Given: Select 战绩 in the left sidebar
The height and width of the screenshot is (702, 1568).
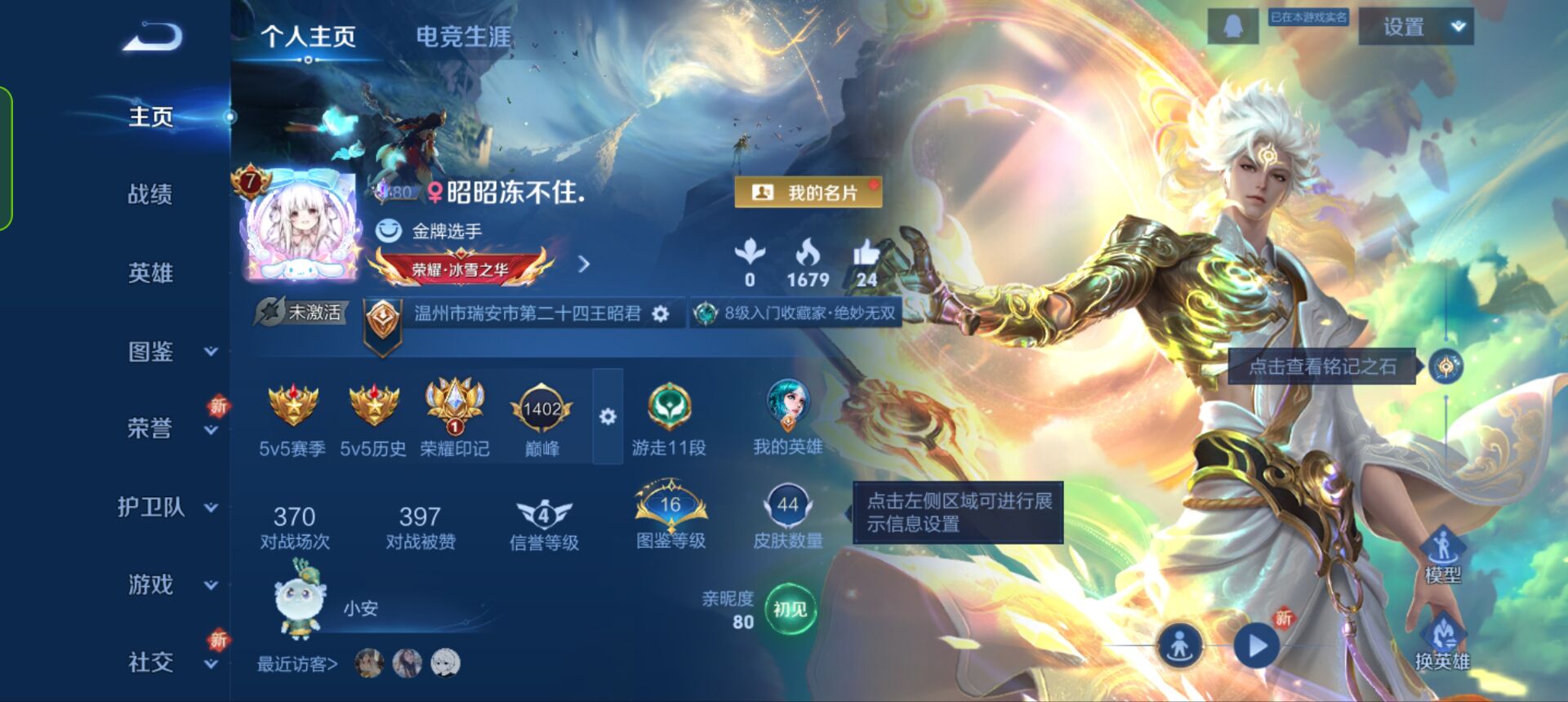Looking at the screenshot, I should coord(149,194).
